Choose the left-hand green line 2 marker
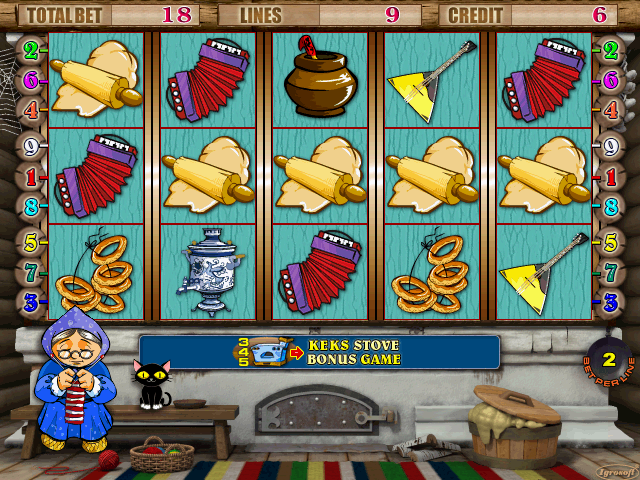The height and width of the screenshot is (480, 640). point(30,49)
